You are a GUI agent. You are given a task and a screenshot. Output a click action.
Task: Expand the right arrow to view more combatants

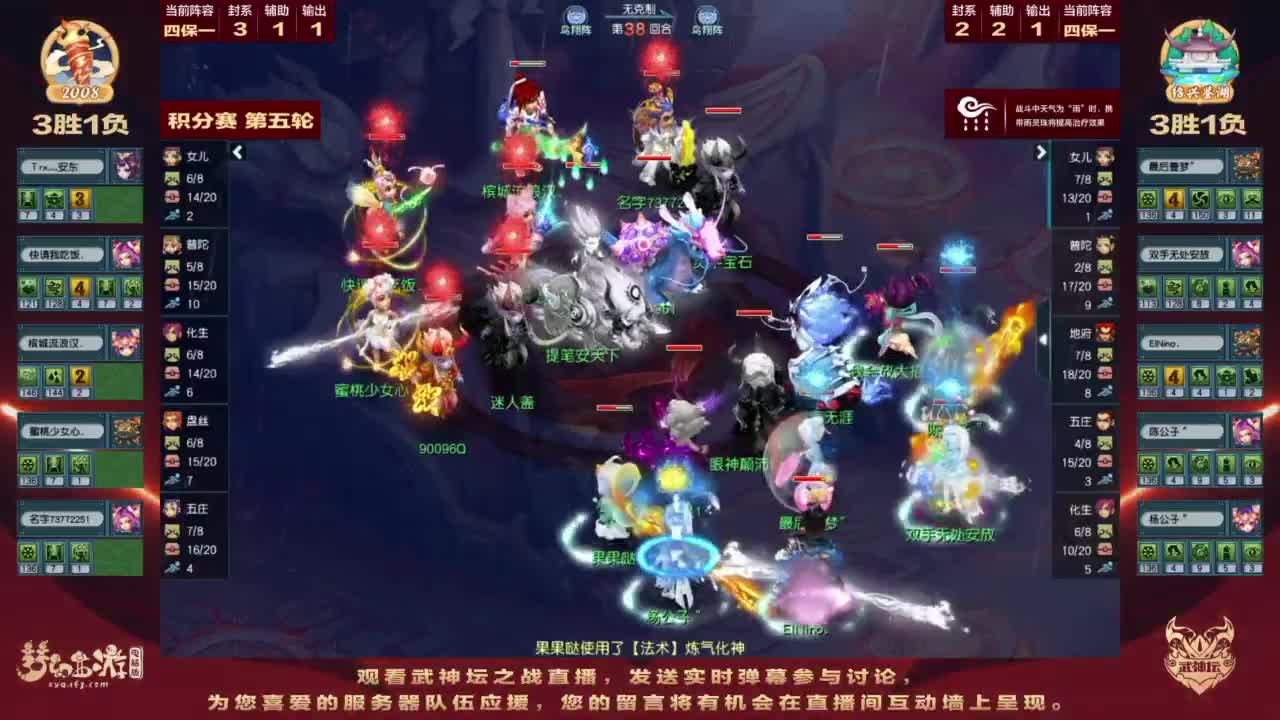[1040, 152]
